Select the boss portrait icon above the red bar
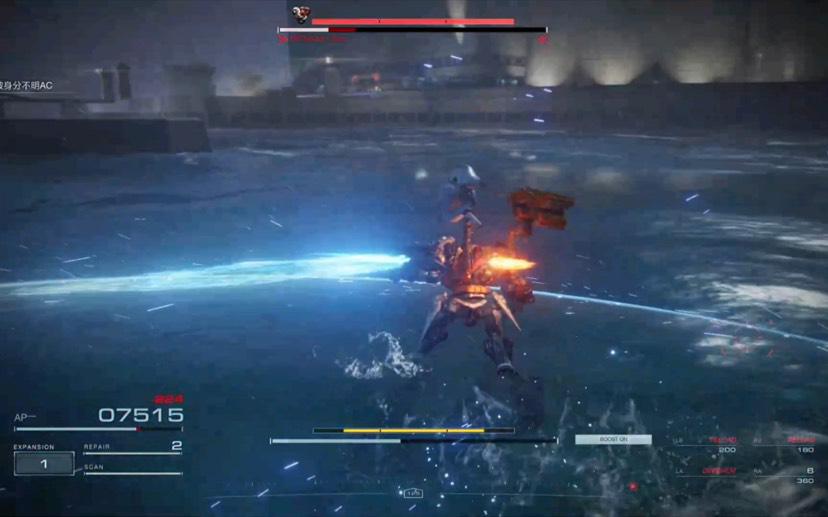 [x=300, y=14]
